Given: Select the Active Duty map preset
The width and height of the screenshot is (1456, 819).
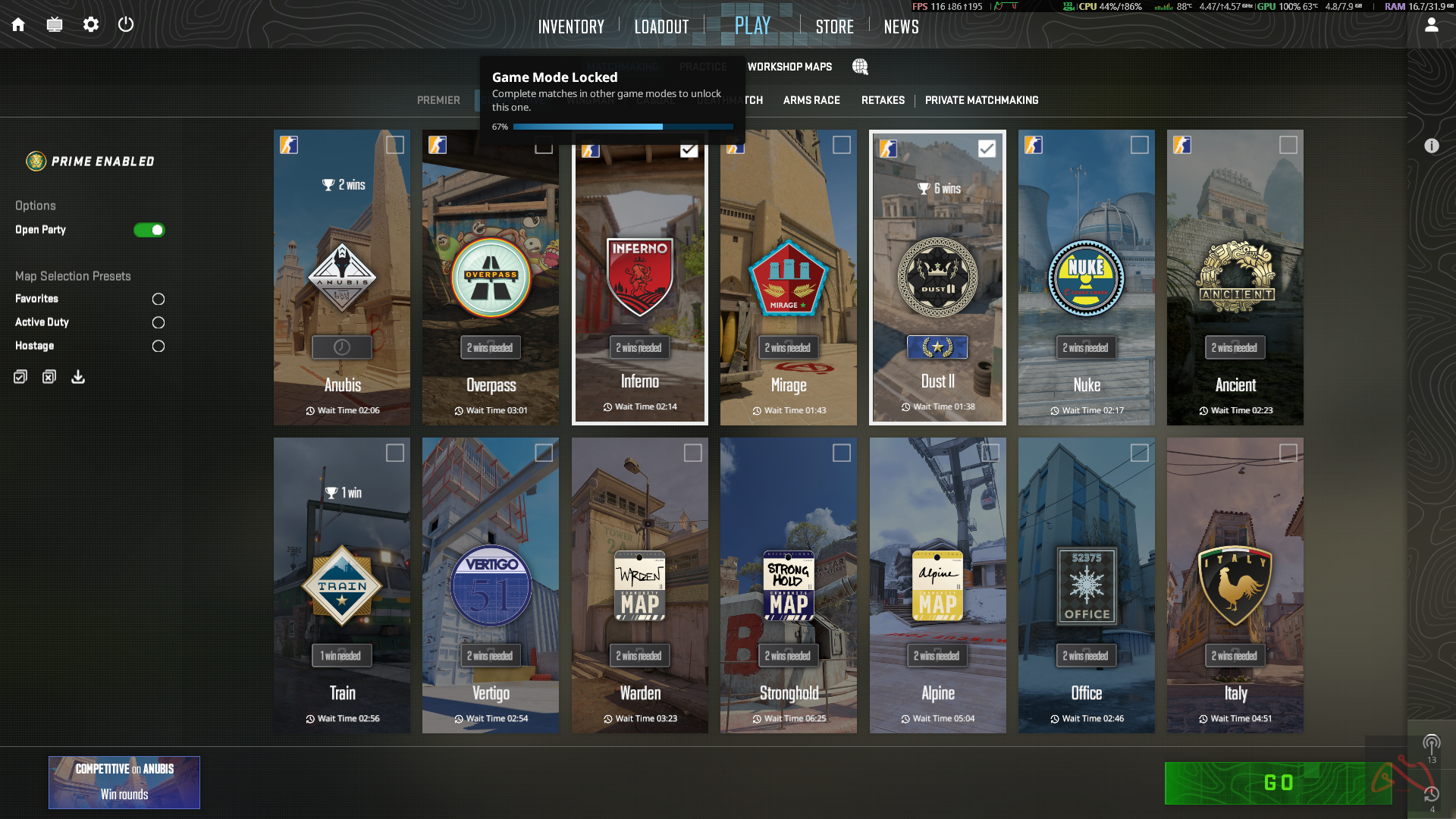Looking at the screenshot, I should 158,322.
